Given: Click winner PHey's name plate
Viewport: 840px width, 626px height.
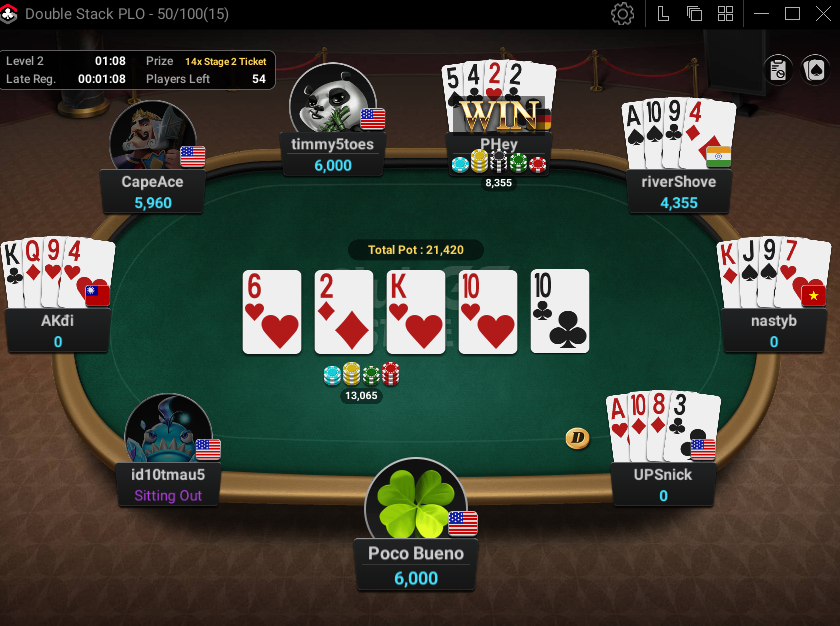Looking at the screenshot, I should coord(498,144).
